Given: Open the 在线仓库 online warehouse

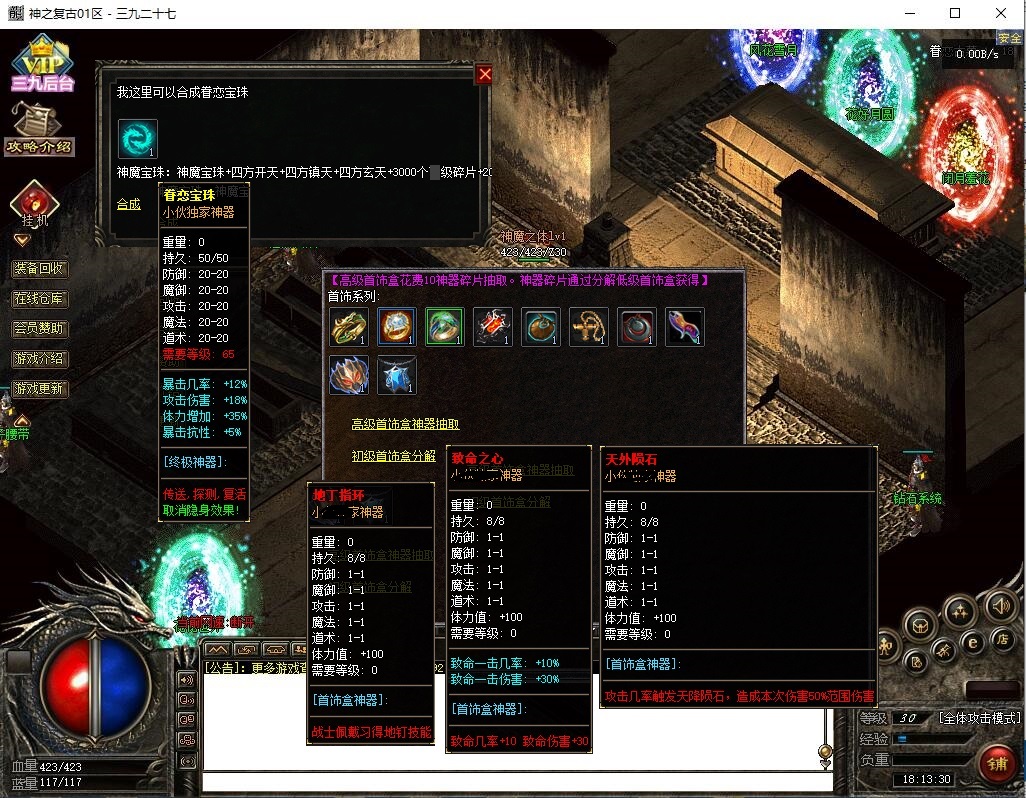Looking at the screenshot, I should [x=40, y=298].
